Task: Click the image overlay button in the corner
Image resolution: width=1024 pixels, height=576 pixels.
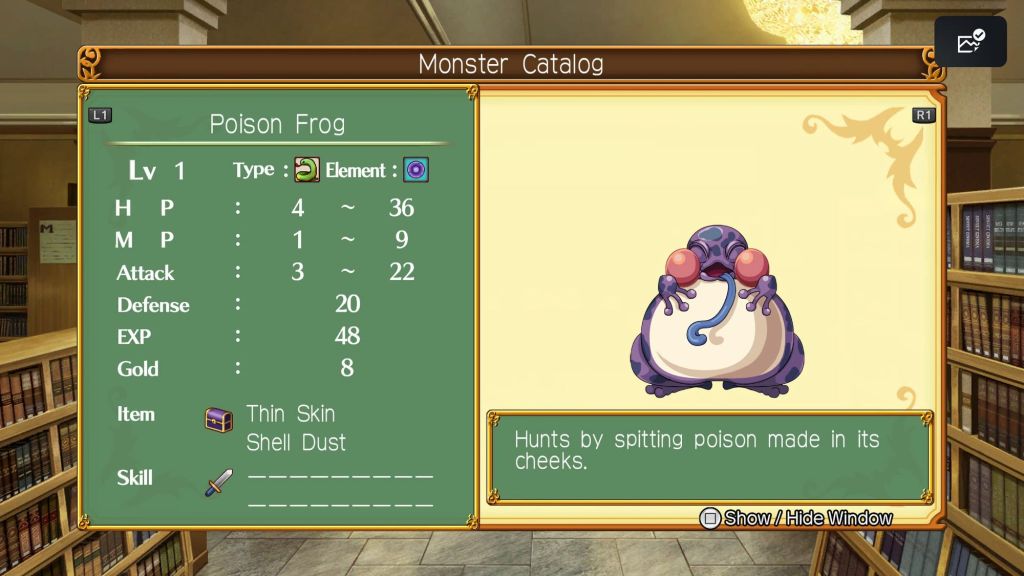Action: coord(970,42)
